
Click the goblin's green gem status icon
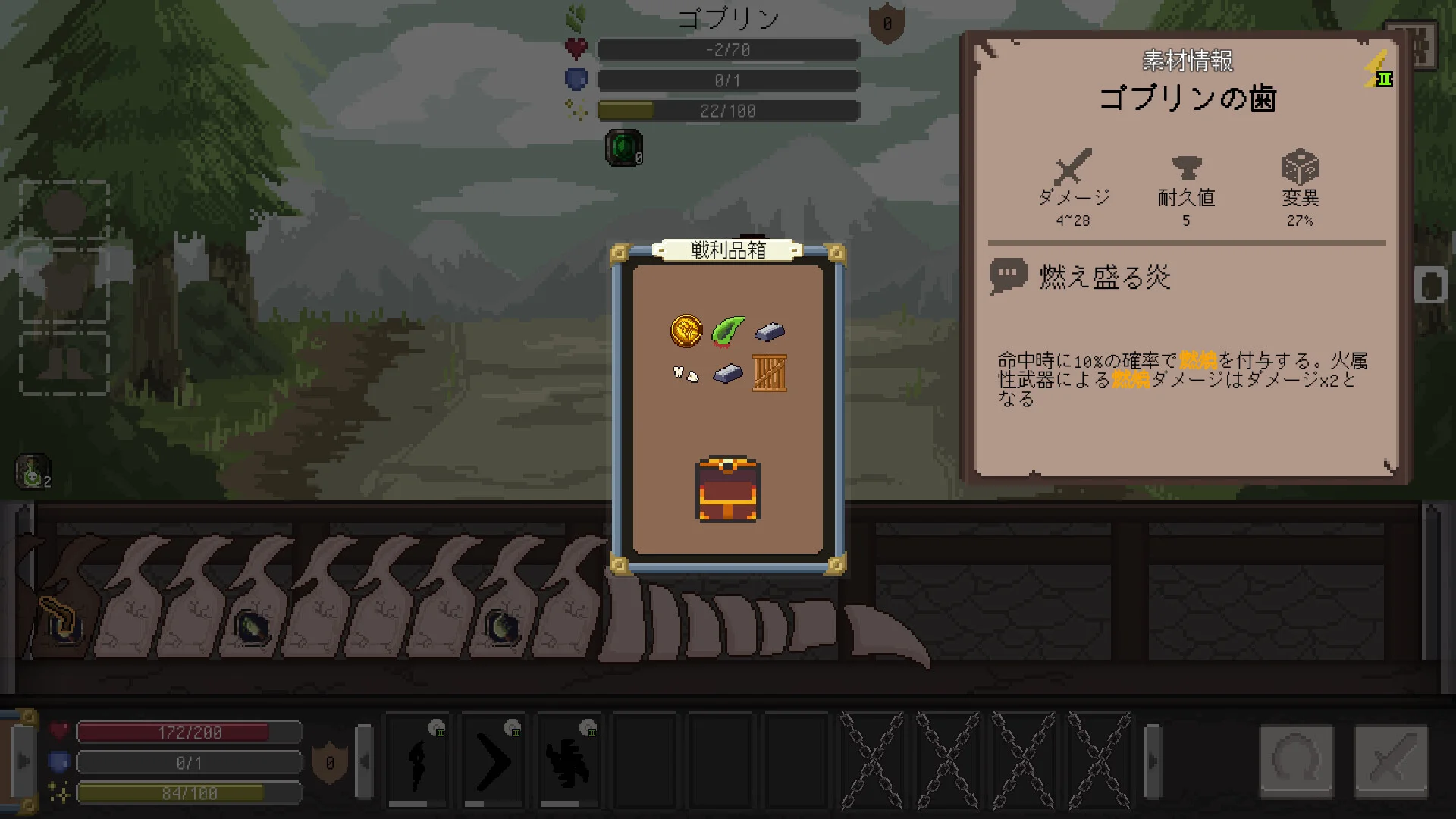pos(623,147)
